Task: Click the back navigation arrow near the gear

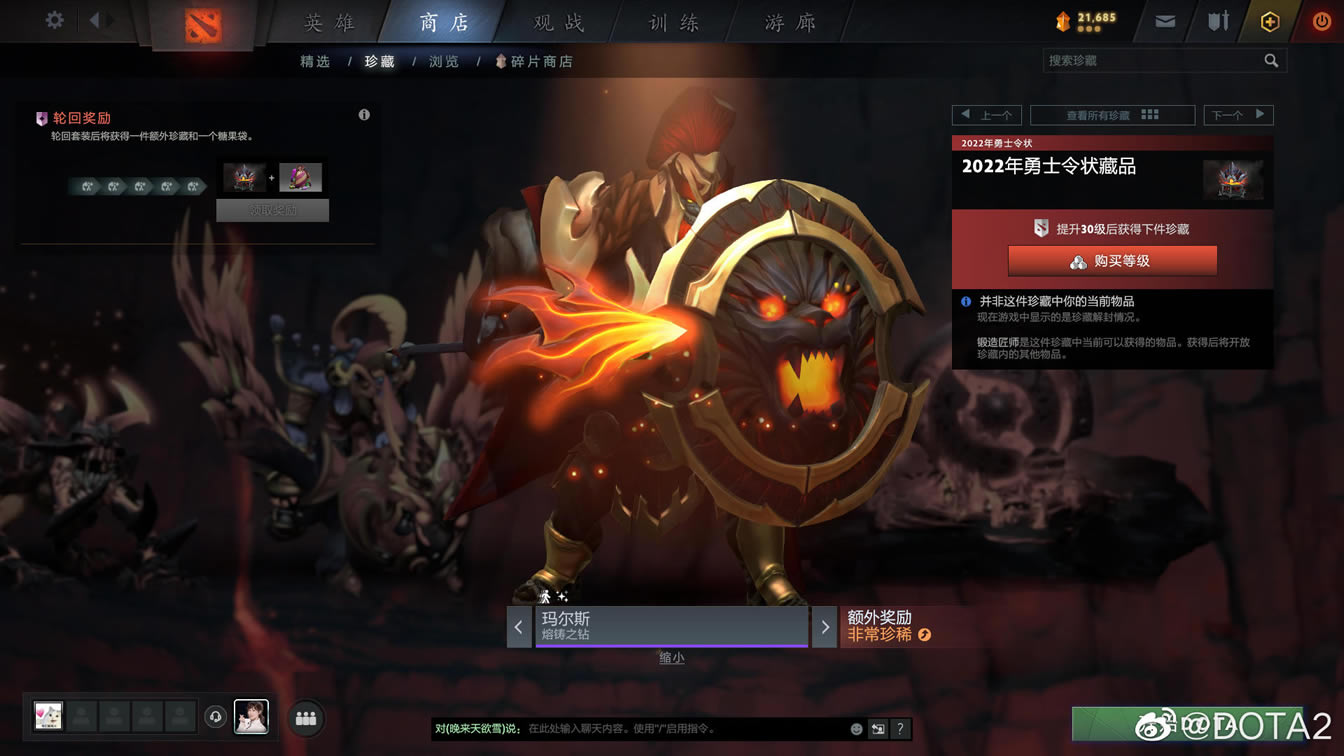Action: pos(95,18)
